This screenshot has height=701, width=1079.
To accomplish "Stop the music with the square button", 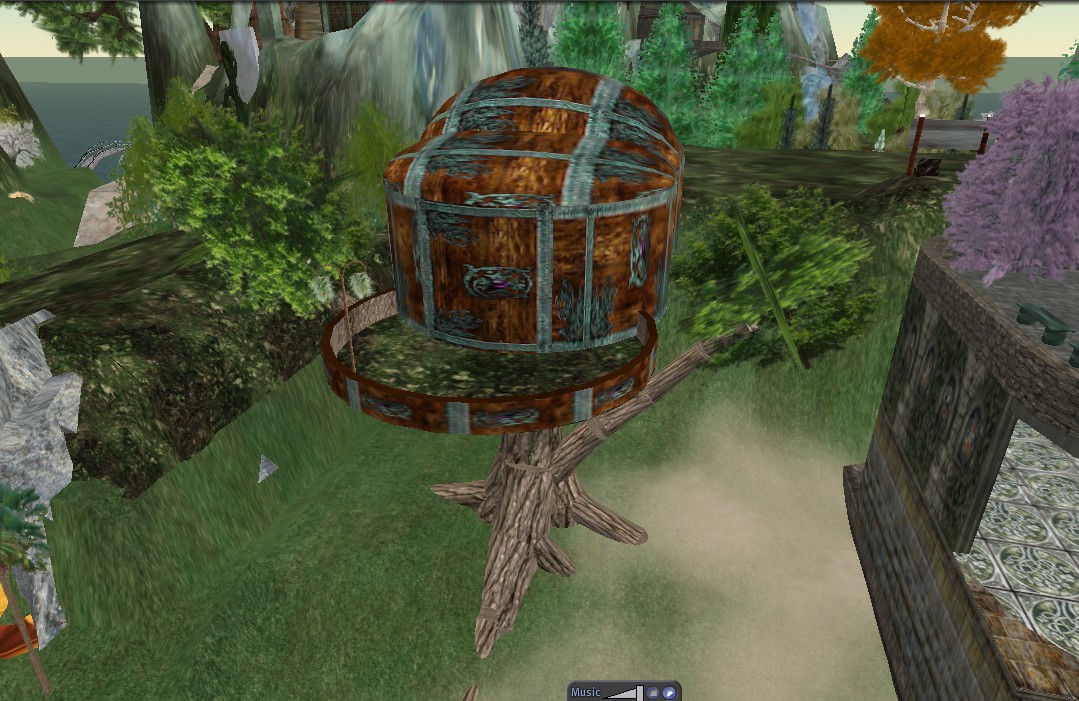I will 652,692.
